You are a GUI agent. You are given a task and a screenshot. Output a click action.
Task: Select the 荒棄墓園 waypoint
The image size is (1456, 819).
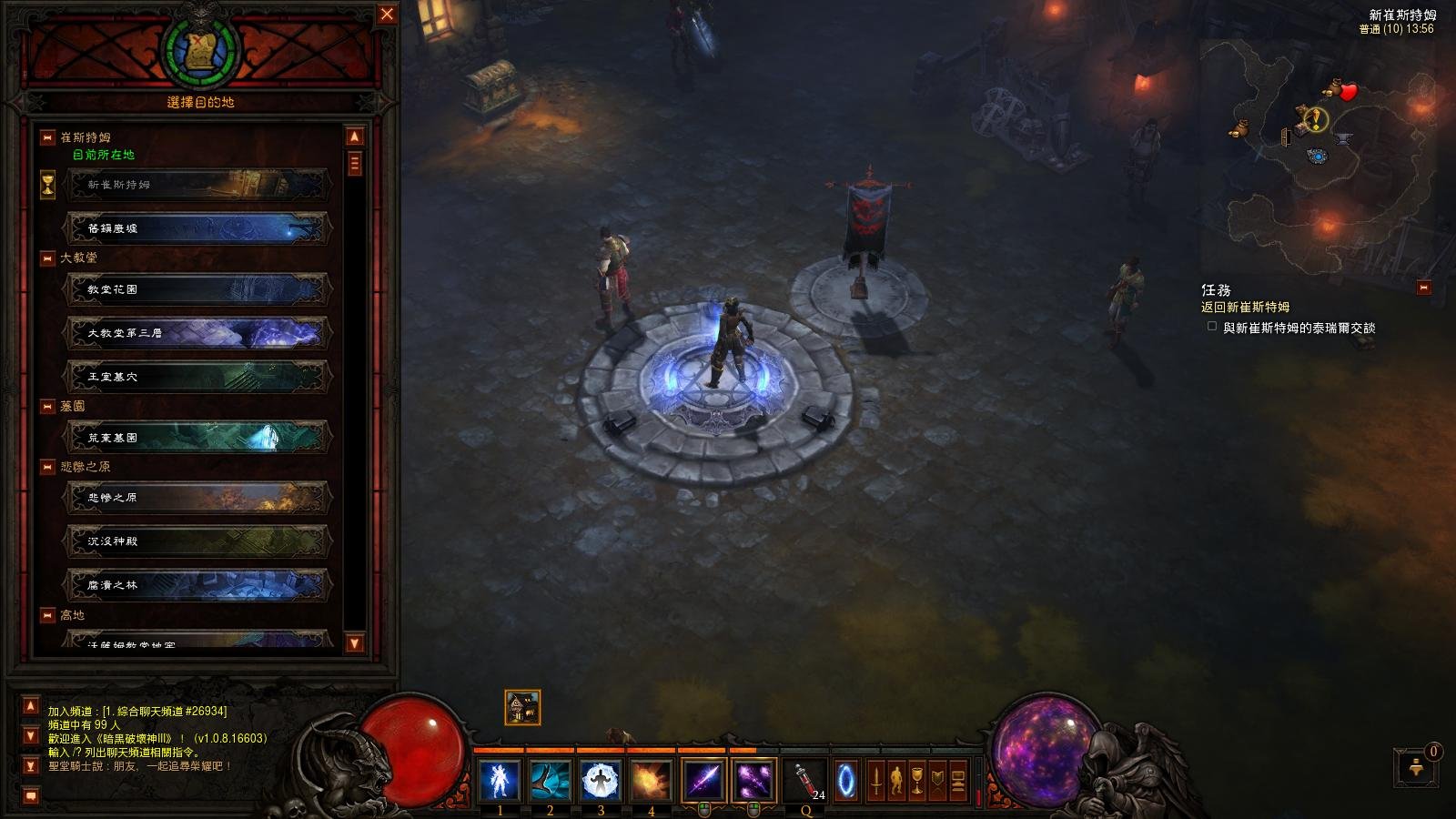click(x=197, y=438)
